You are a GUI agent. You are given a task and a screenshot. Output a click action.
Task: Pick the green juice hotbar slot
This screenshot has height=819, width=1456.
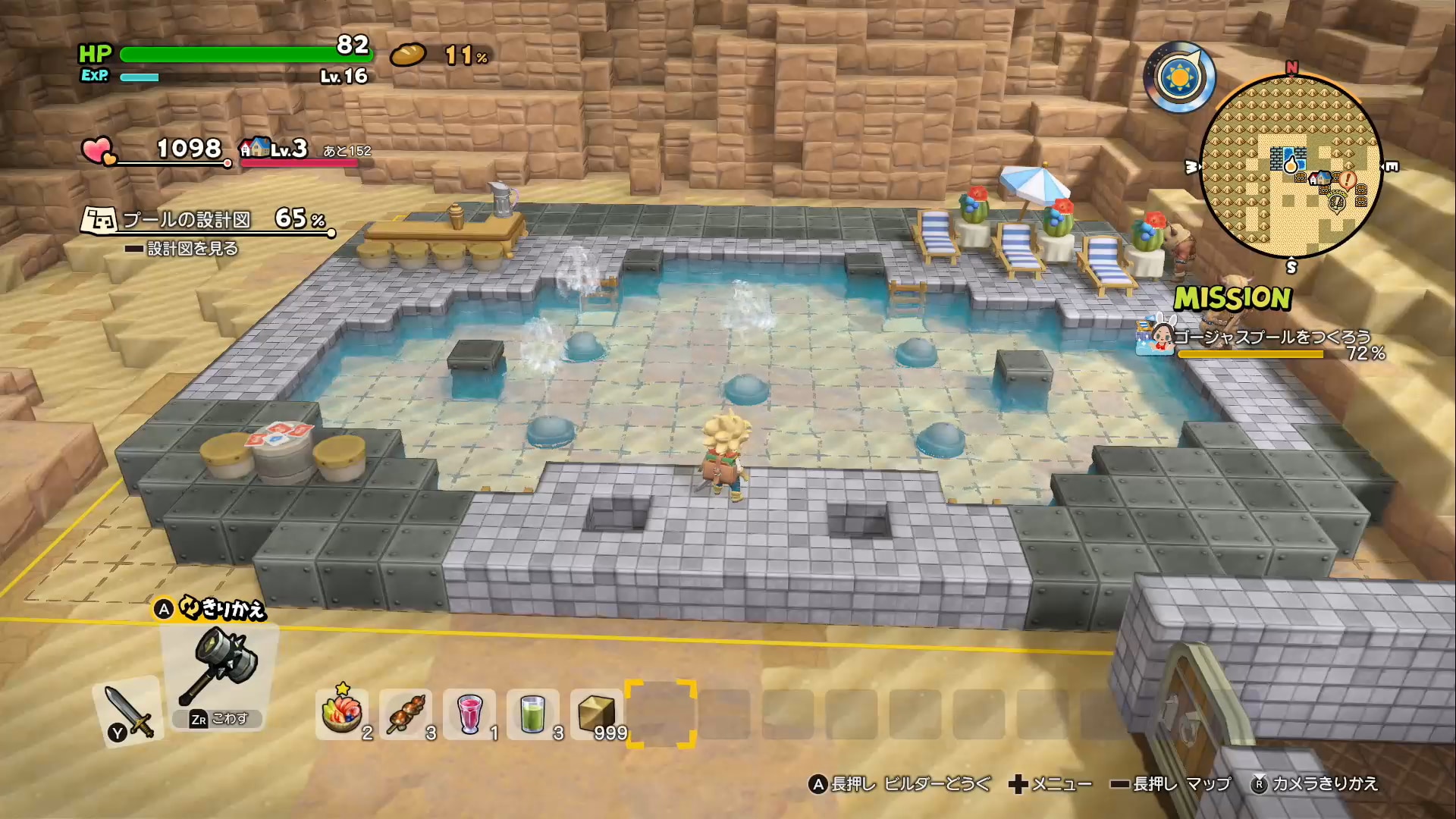point(533,714)
